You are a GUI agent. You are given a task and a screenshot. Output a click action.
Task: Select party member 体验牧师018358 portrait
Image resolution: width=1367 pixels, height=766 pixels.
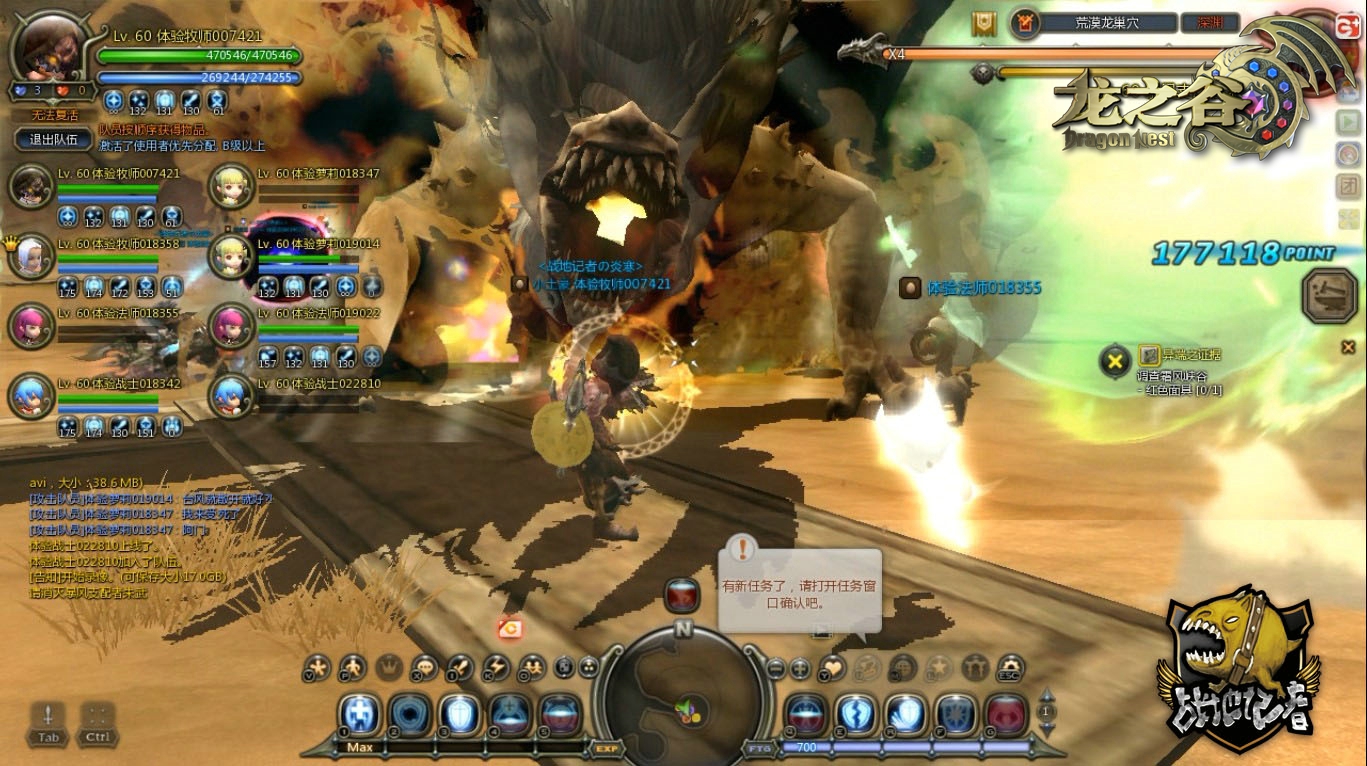point(31,256)
